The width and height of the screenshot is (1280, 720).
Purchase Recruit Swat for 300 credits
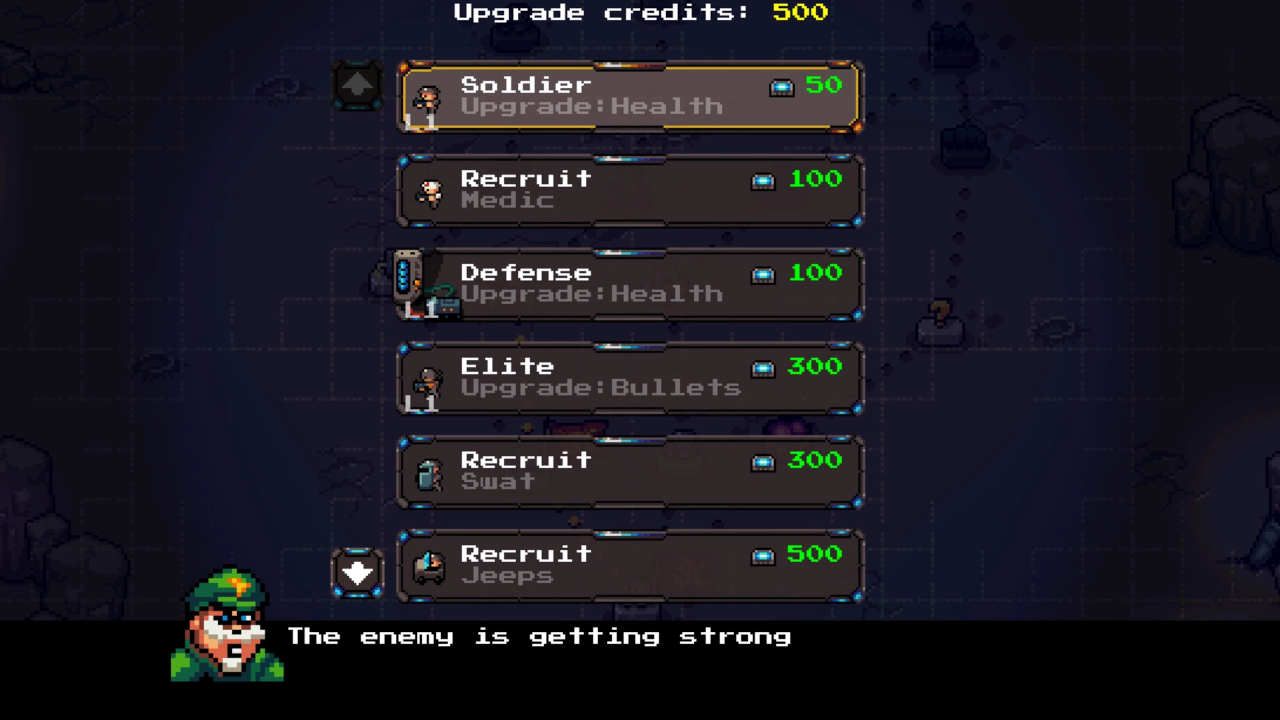pos(630,471)
